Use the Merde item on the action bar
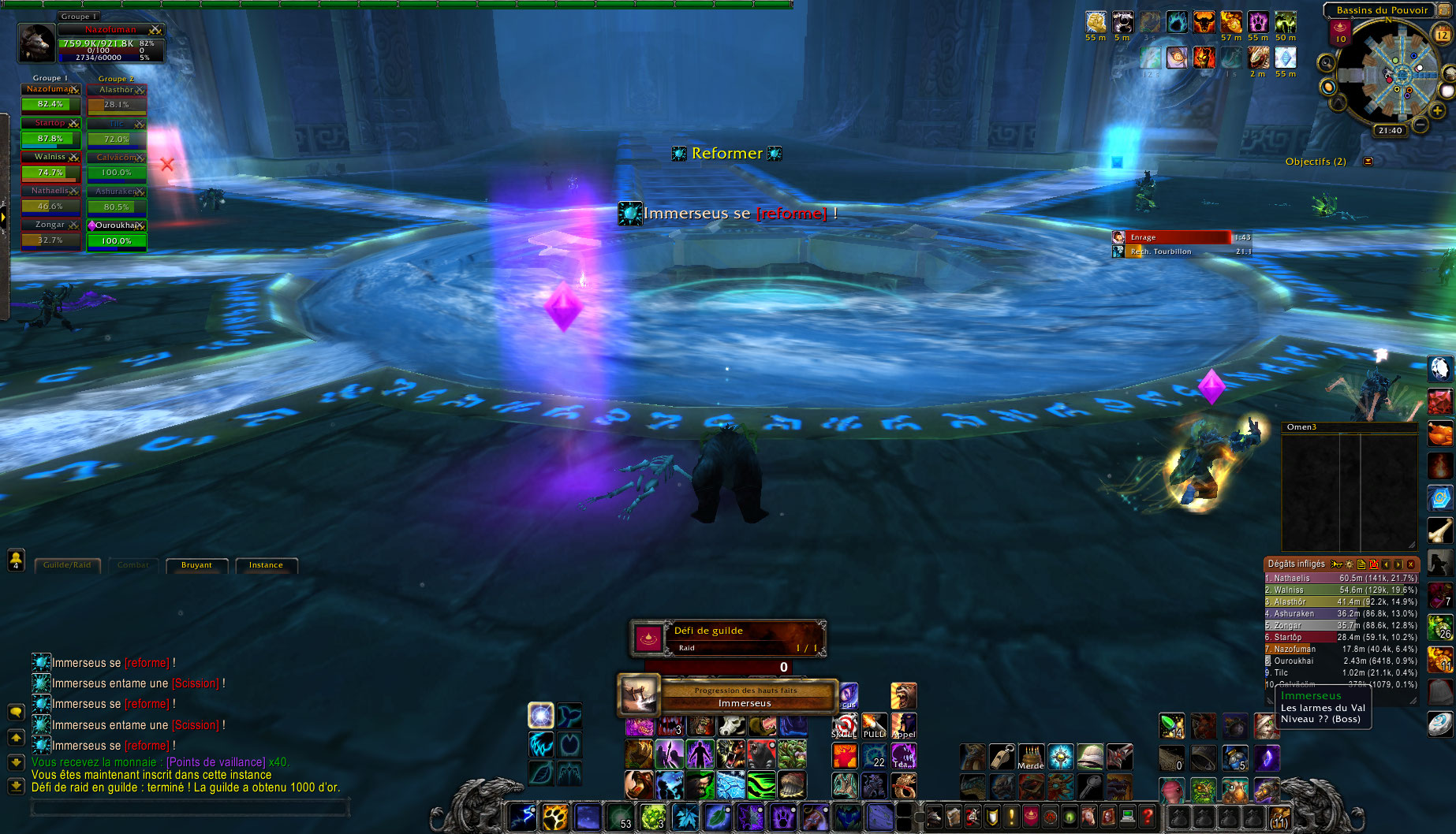This screenshot has width=1456, height=834. point(1031,756)
